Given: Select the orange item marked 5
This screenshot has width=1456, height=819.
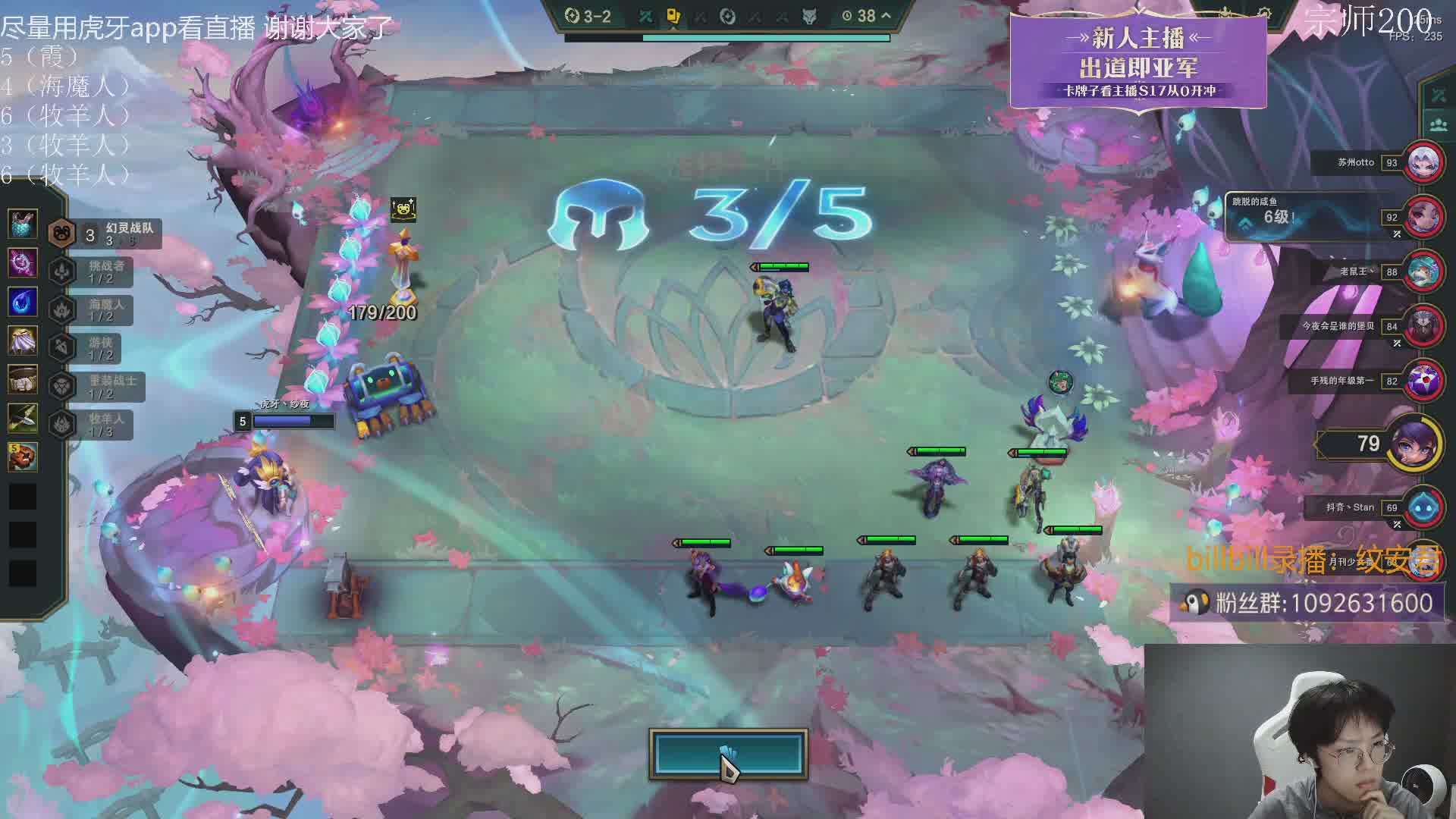Looking at the screenshot, I should pos(23,456).
